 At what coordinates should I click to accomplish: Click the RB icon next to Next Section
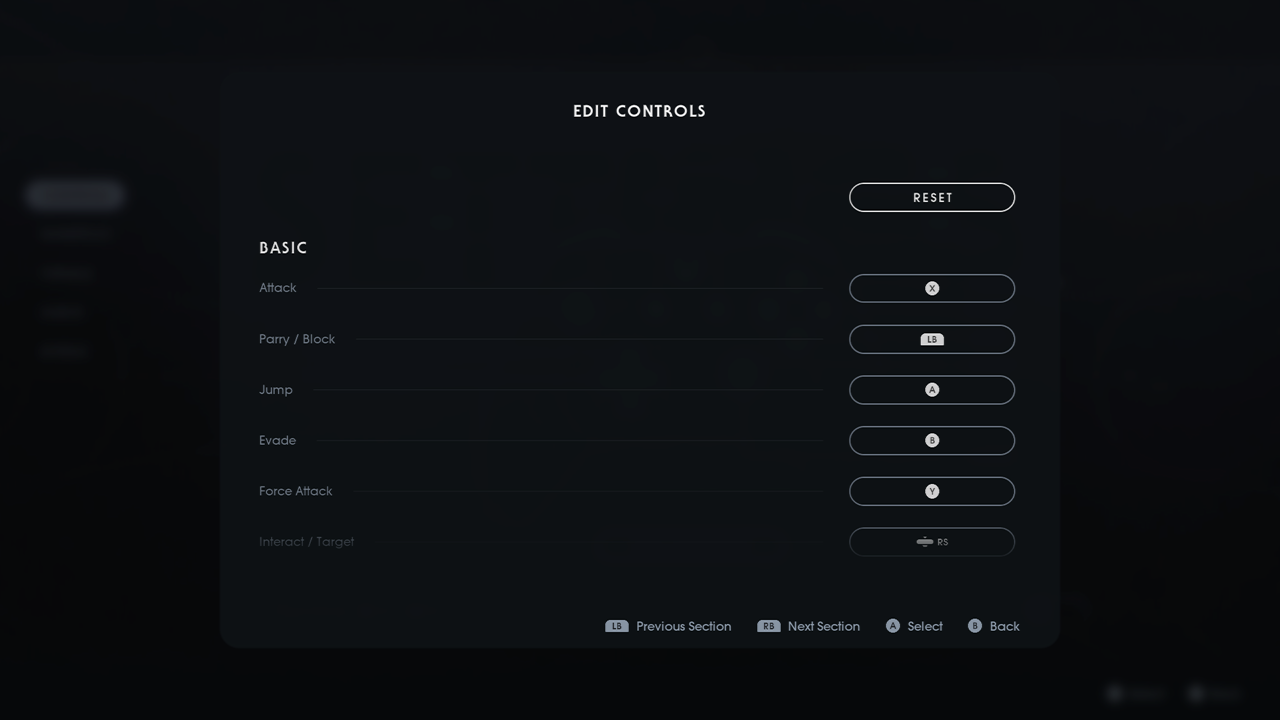click(768, 626)
